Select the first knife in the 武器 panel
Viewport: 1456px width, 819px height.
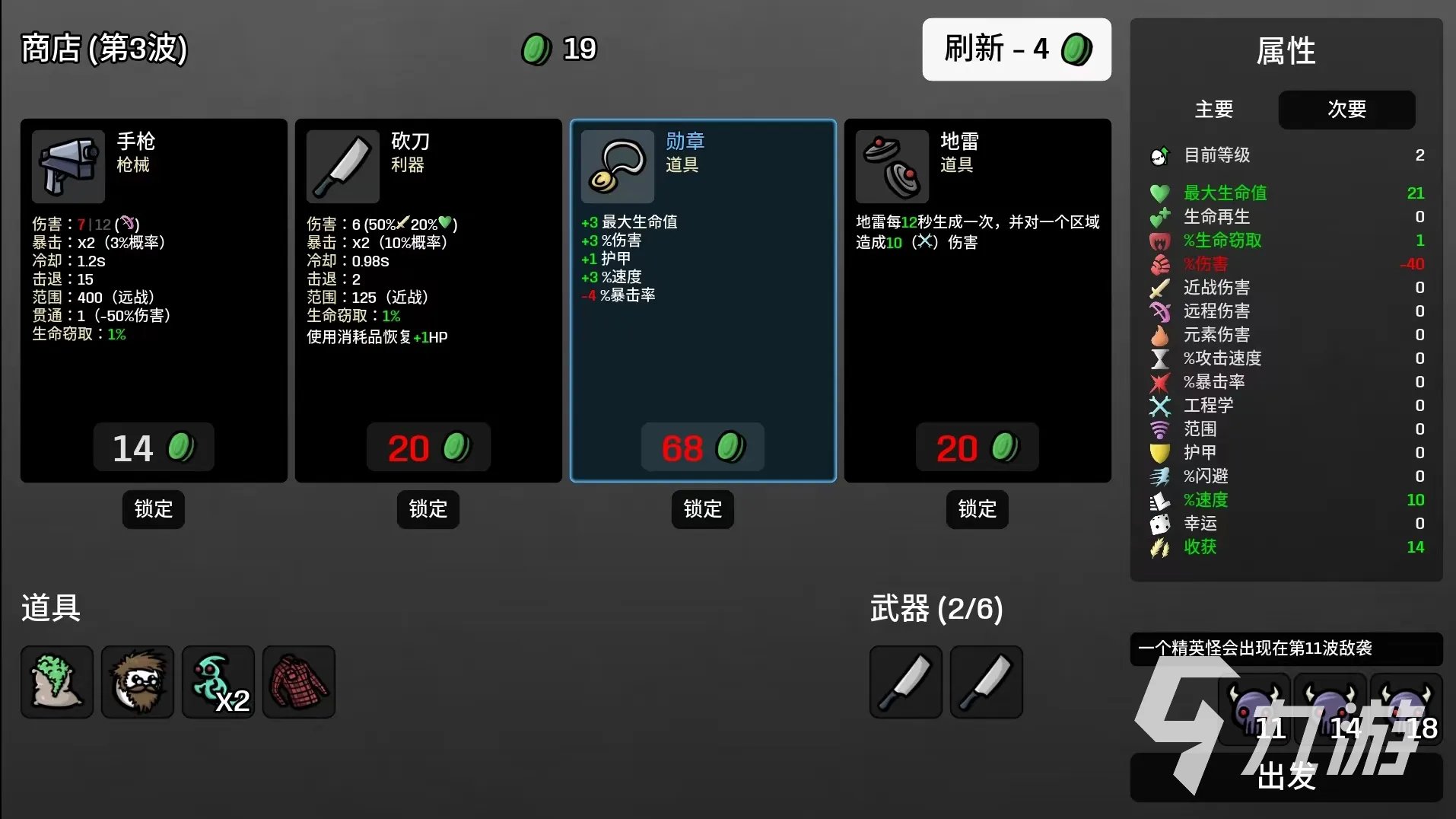coord(905,682)
